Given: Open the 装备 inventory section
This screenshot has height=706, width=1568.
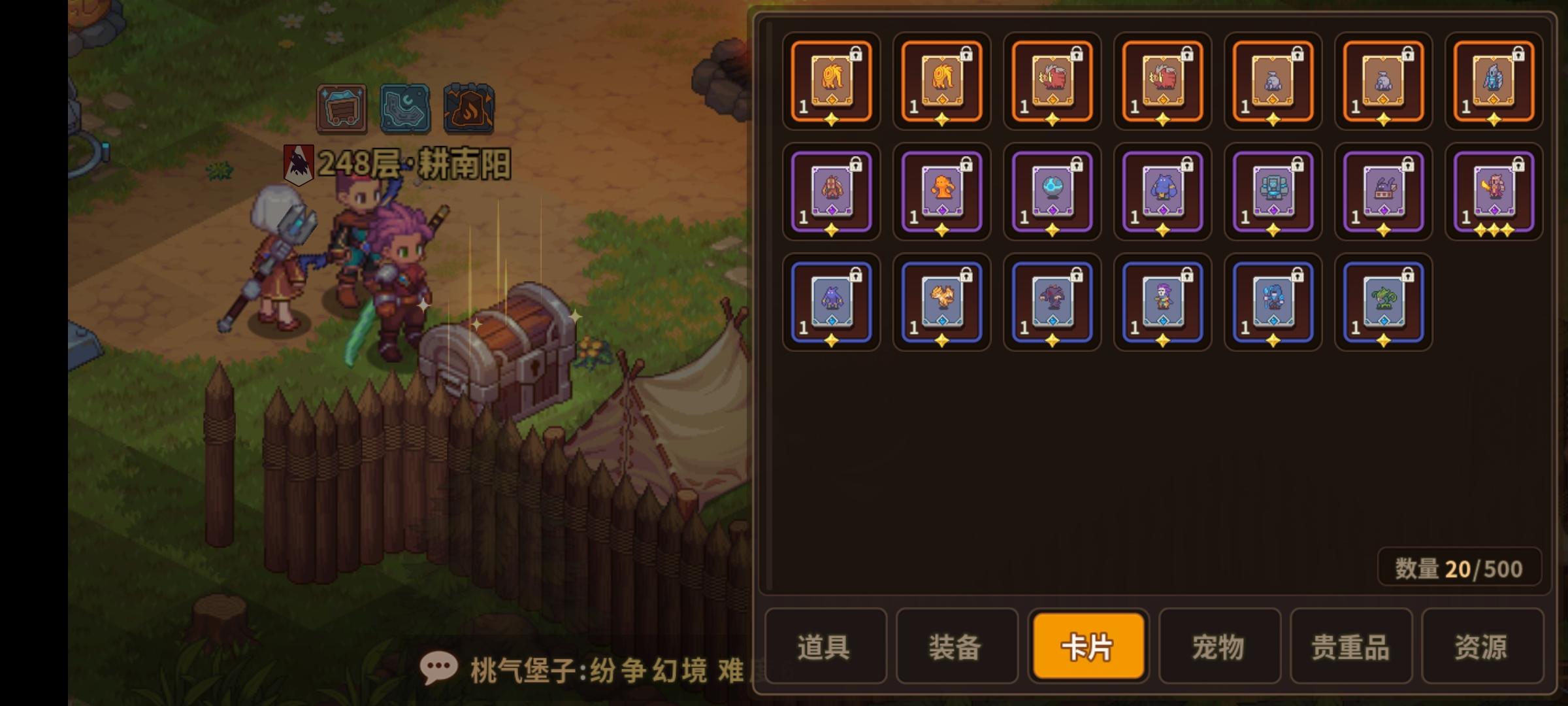Looking at the screenshot, I should (956, 647).
